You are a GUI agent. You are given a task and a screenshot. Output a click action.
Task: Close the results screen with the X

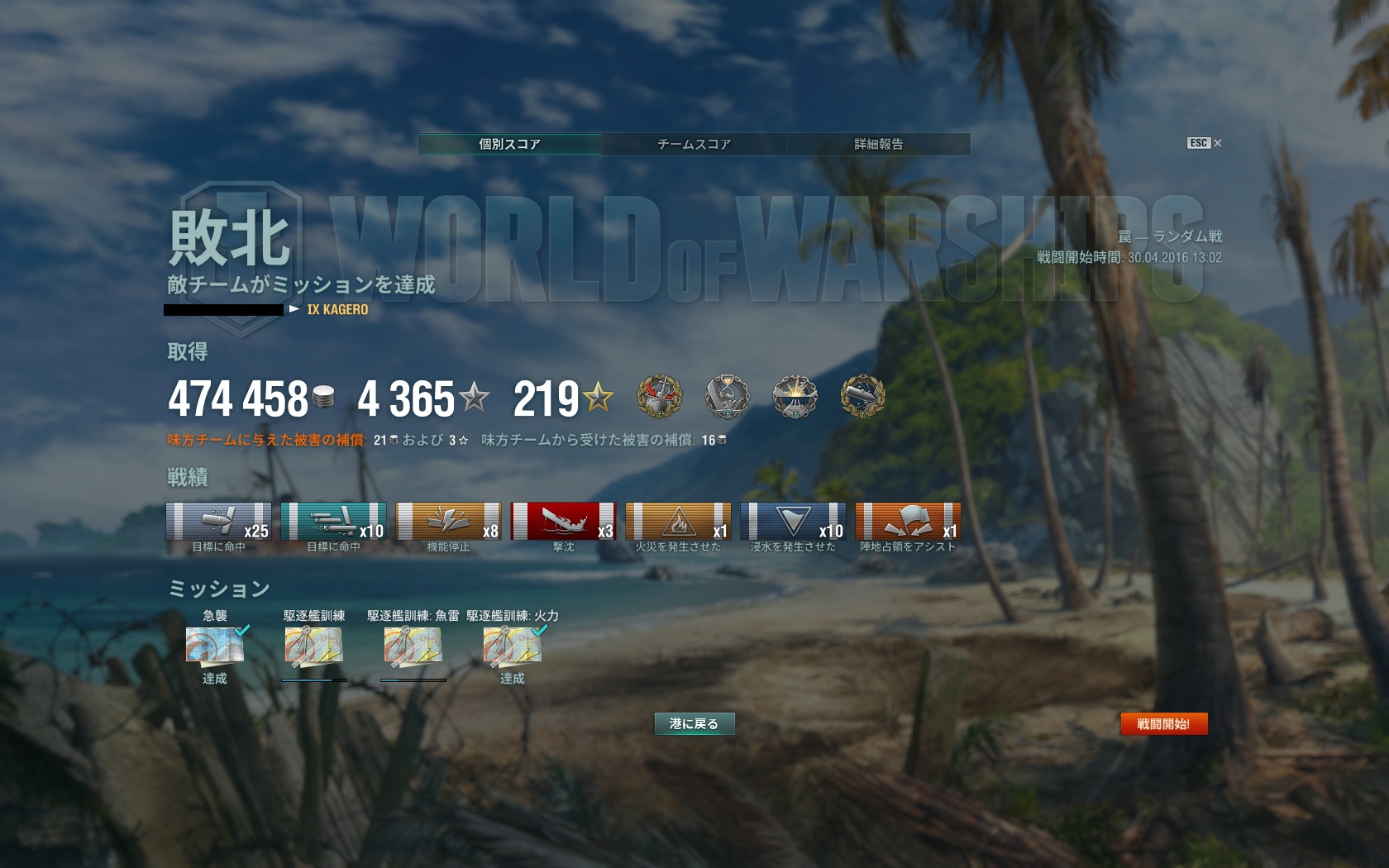[x=1217, y=143]
